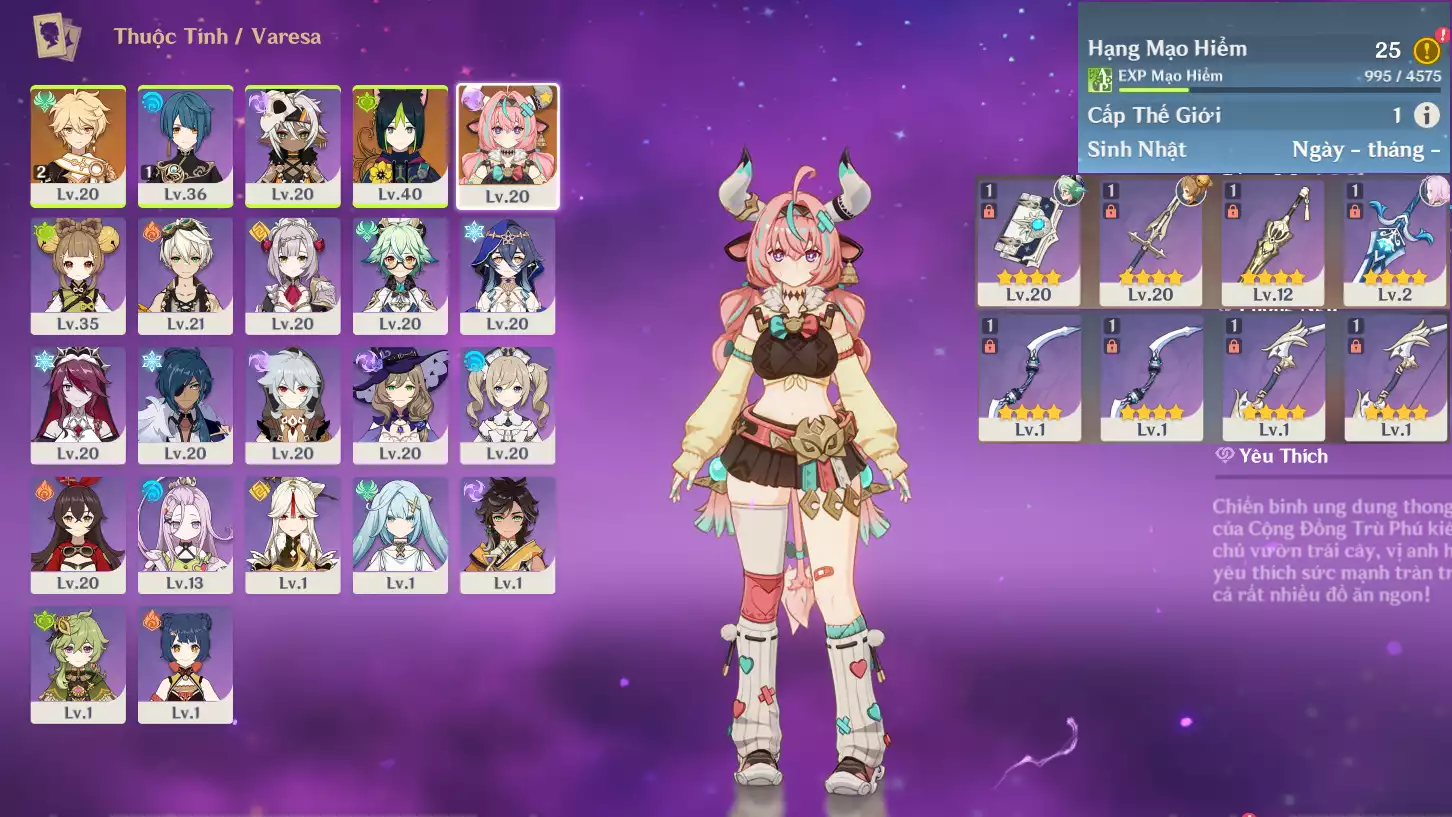
Task: Select the Aether character portrait
Action: click(78, 146)
